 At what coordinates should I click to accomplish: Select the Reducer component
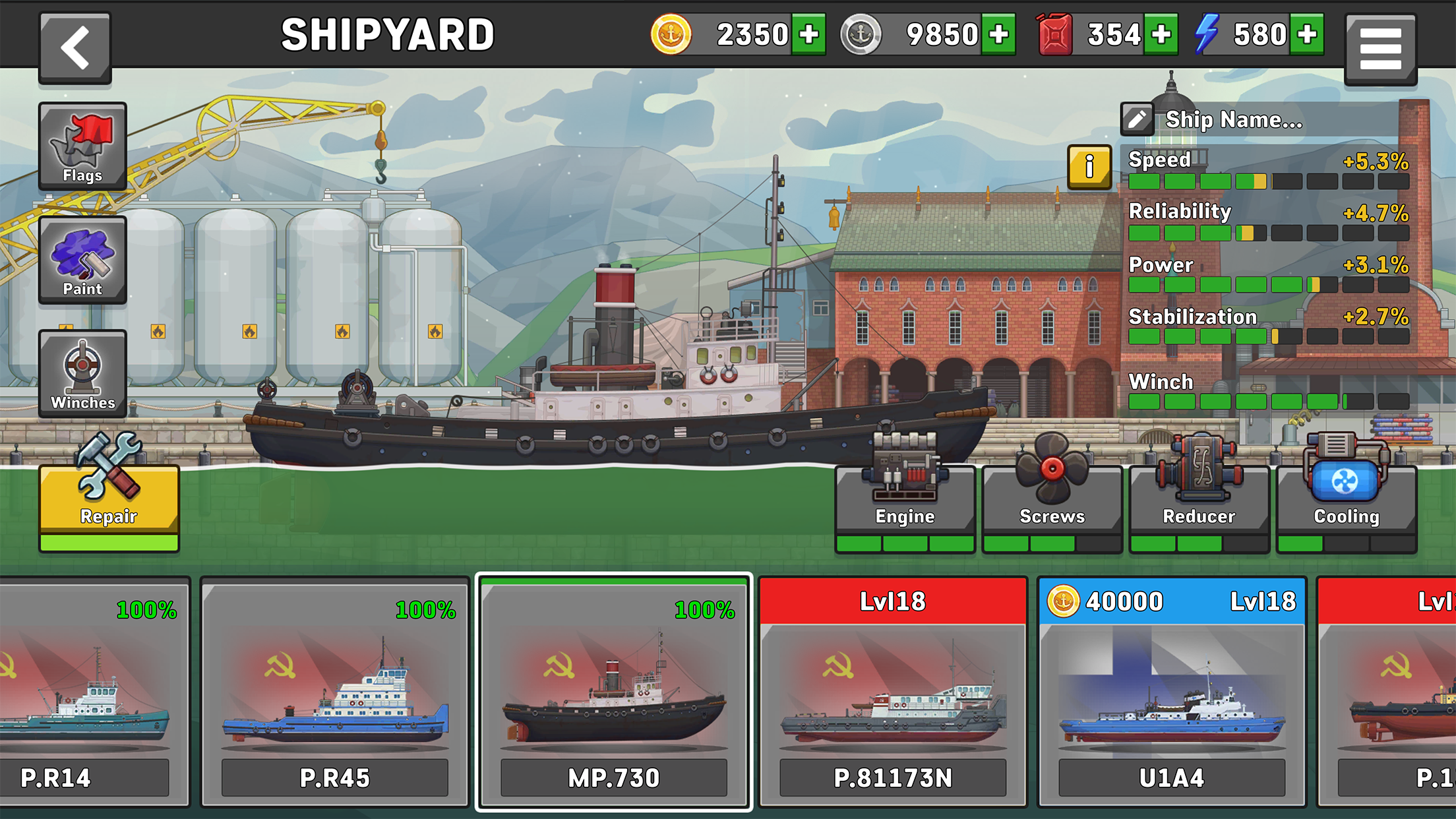(1198, 491)
